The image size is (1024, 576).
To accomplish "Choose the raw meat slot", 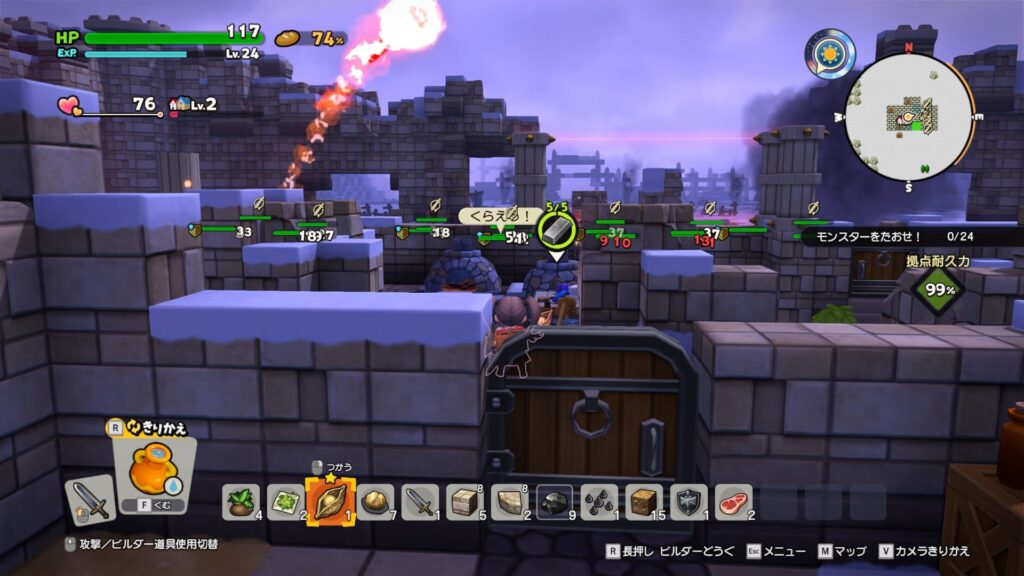I will (x=735, y=501).
